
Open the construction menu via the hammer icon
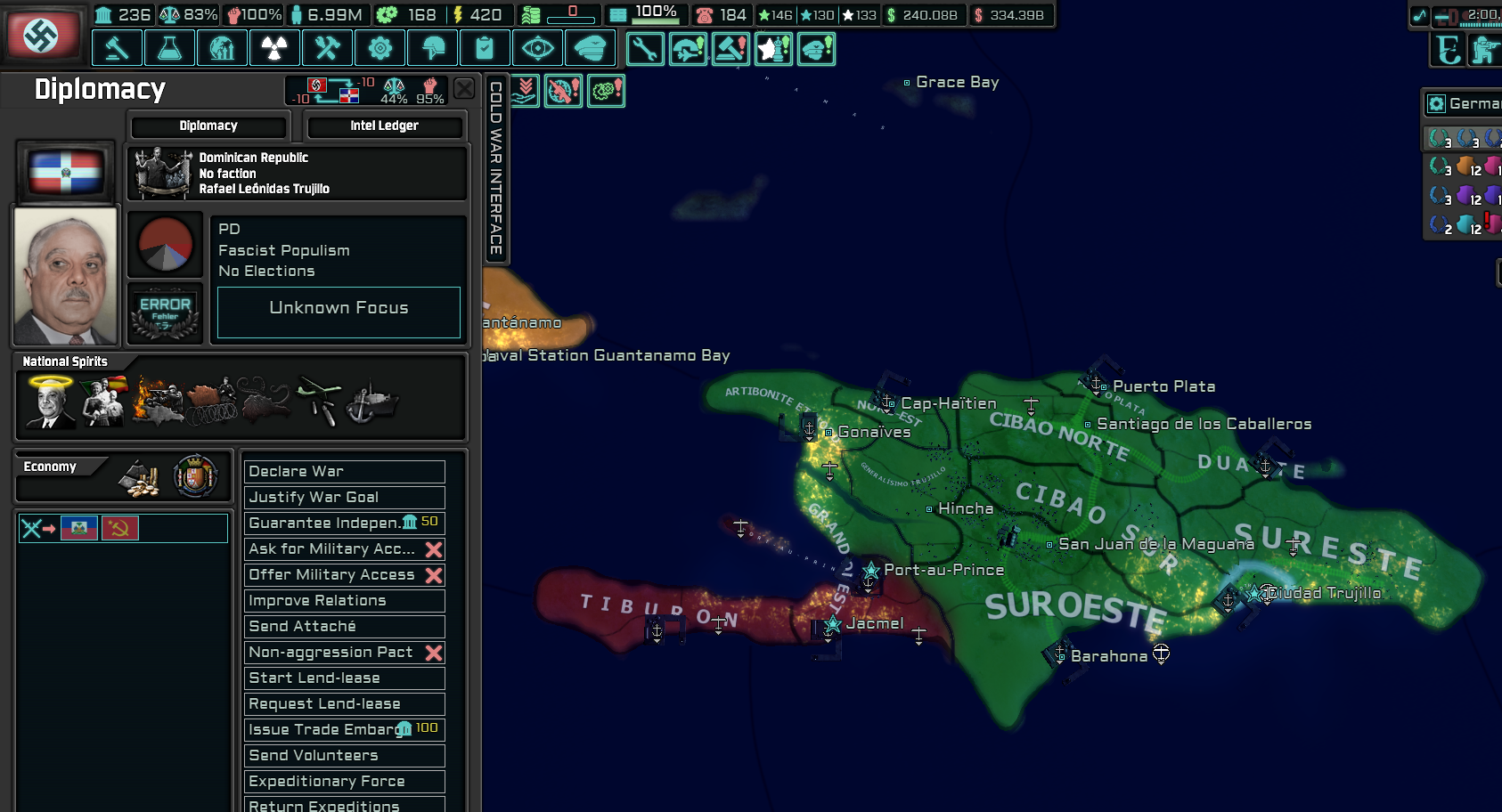point(117,48)
